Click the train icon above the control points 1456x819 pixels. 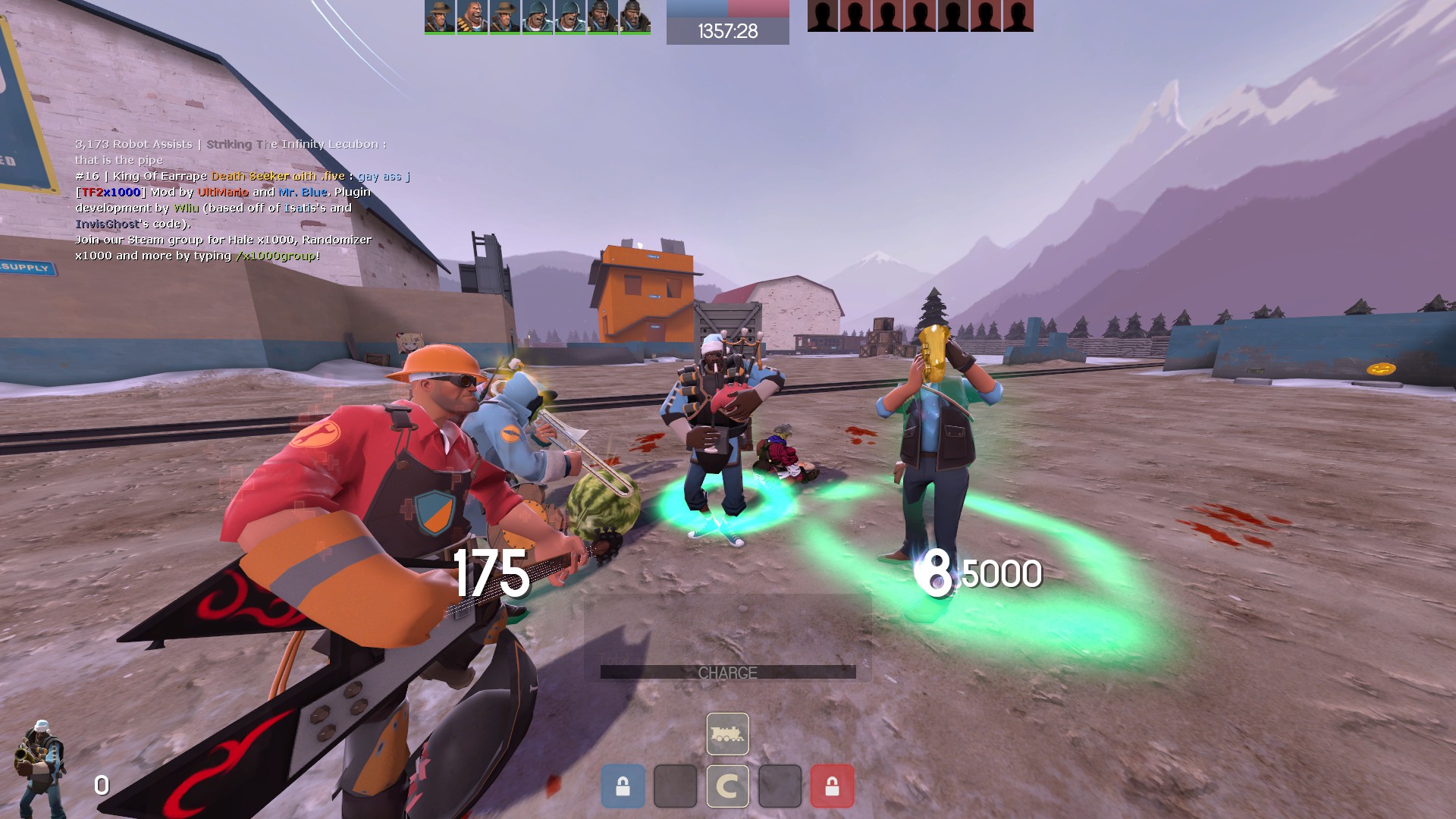pyautogui.click(x=727, y=734)
